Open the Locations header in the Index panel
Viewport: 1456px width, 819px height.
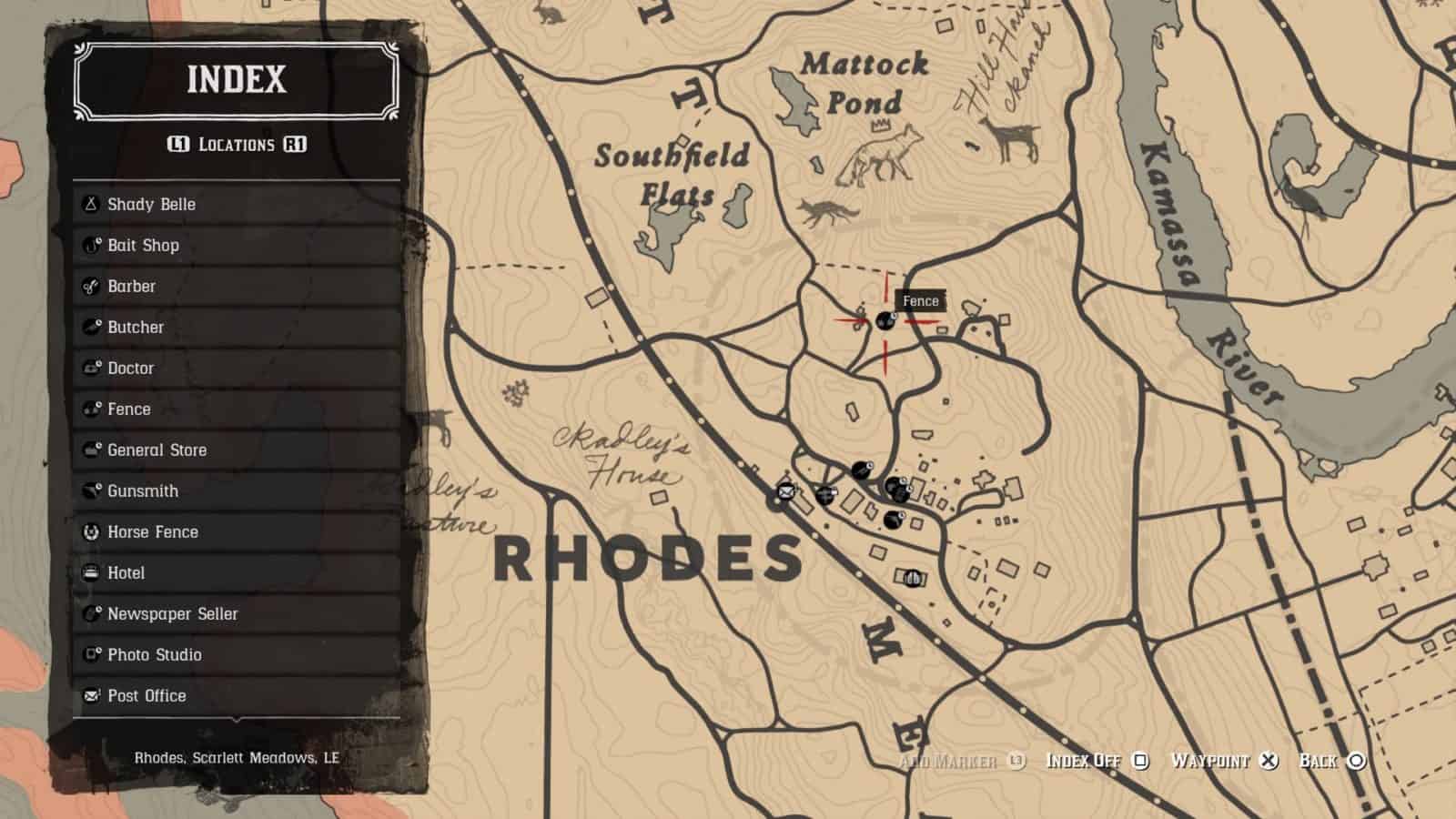click(x=237, y=144)
